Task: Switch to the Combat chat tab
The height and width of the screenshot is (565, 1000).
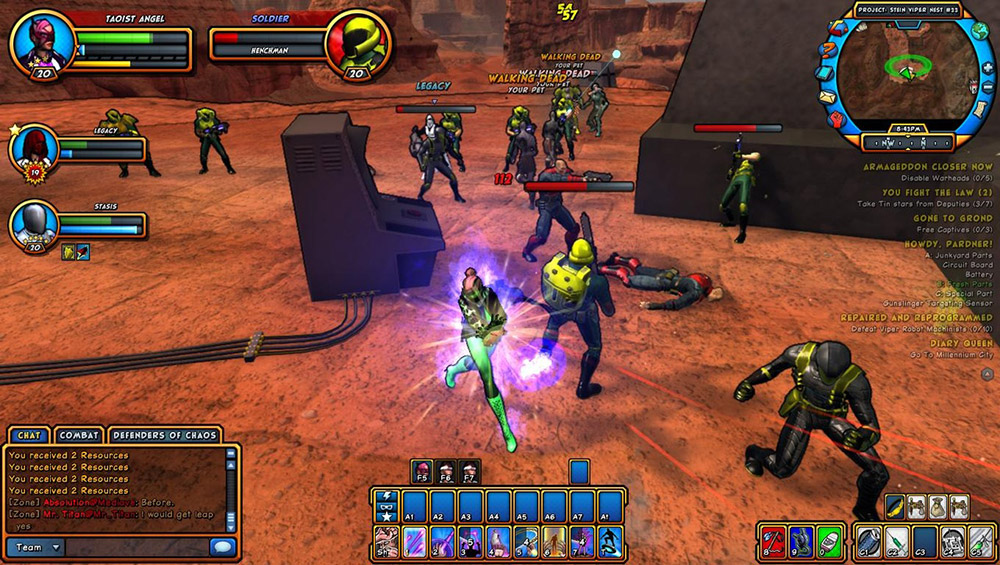Action: point(78,435)
